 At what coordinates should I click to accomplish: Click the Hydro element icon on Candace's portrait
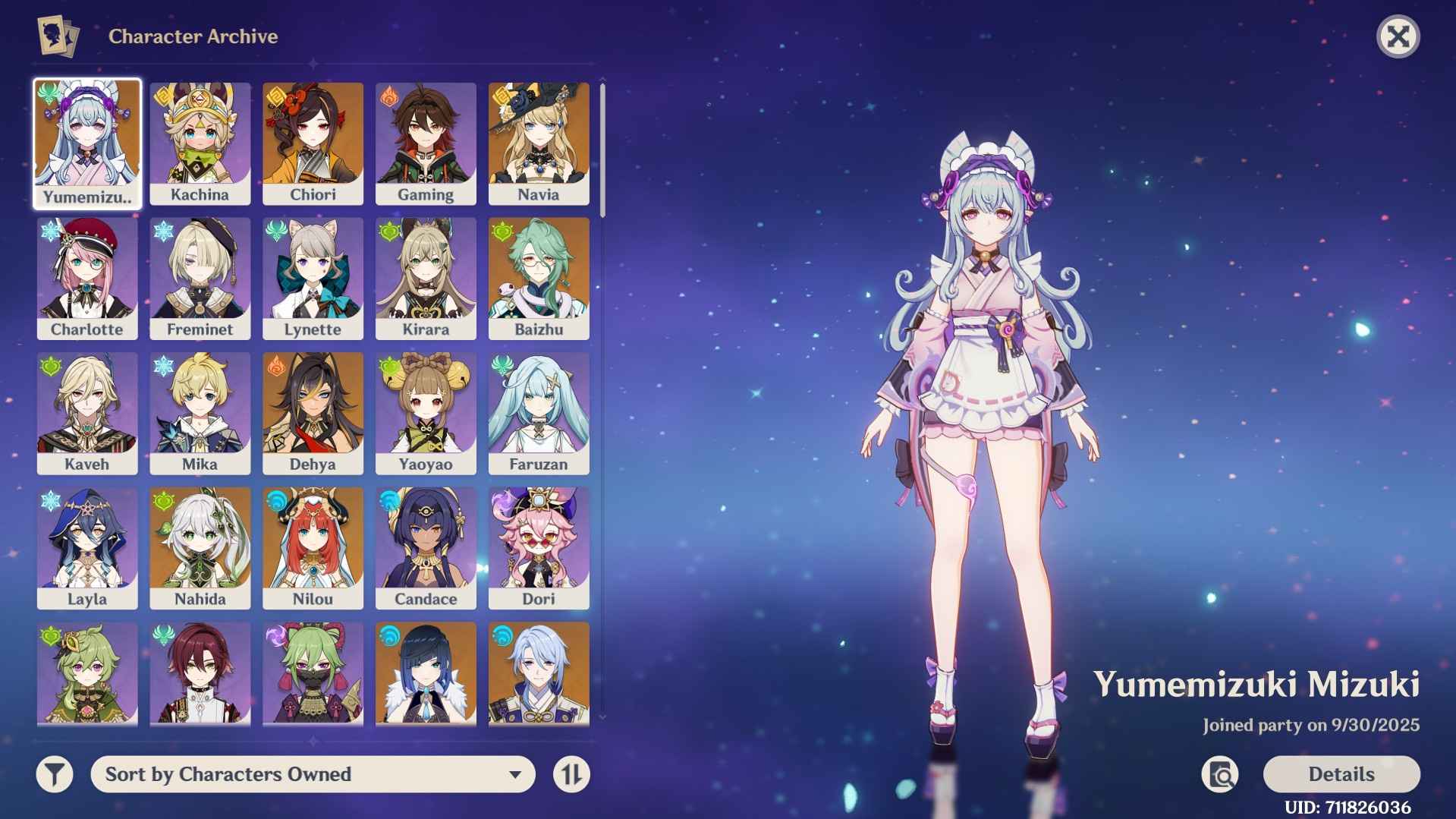pyautogui.click(x=388, y=499)
